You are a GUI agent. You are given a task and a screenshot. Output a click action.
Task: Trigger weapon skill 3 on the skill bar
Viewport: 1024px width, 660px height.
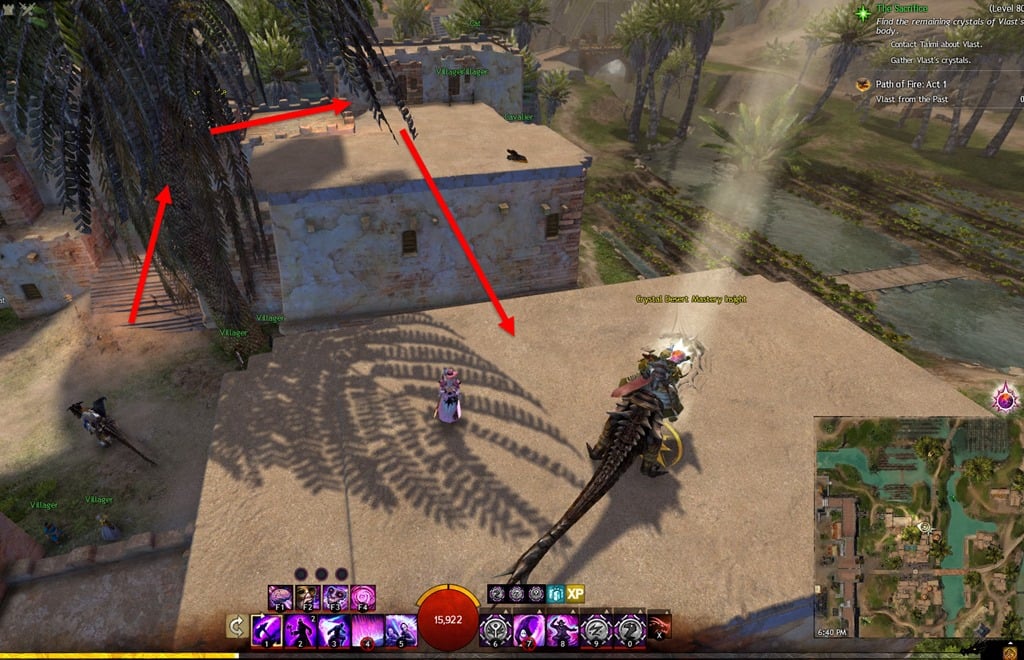pos(334,630)
